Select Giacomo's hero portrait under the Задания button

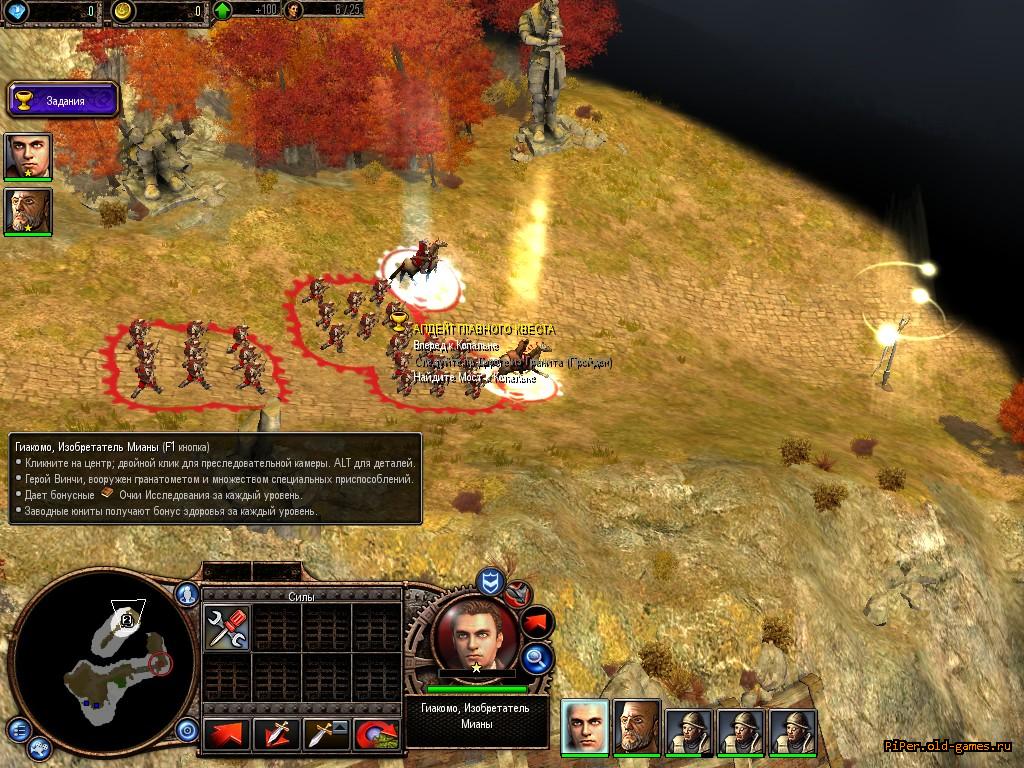tap(28, 156)
